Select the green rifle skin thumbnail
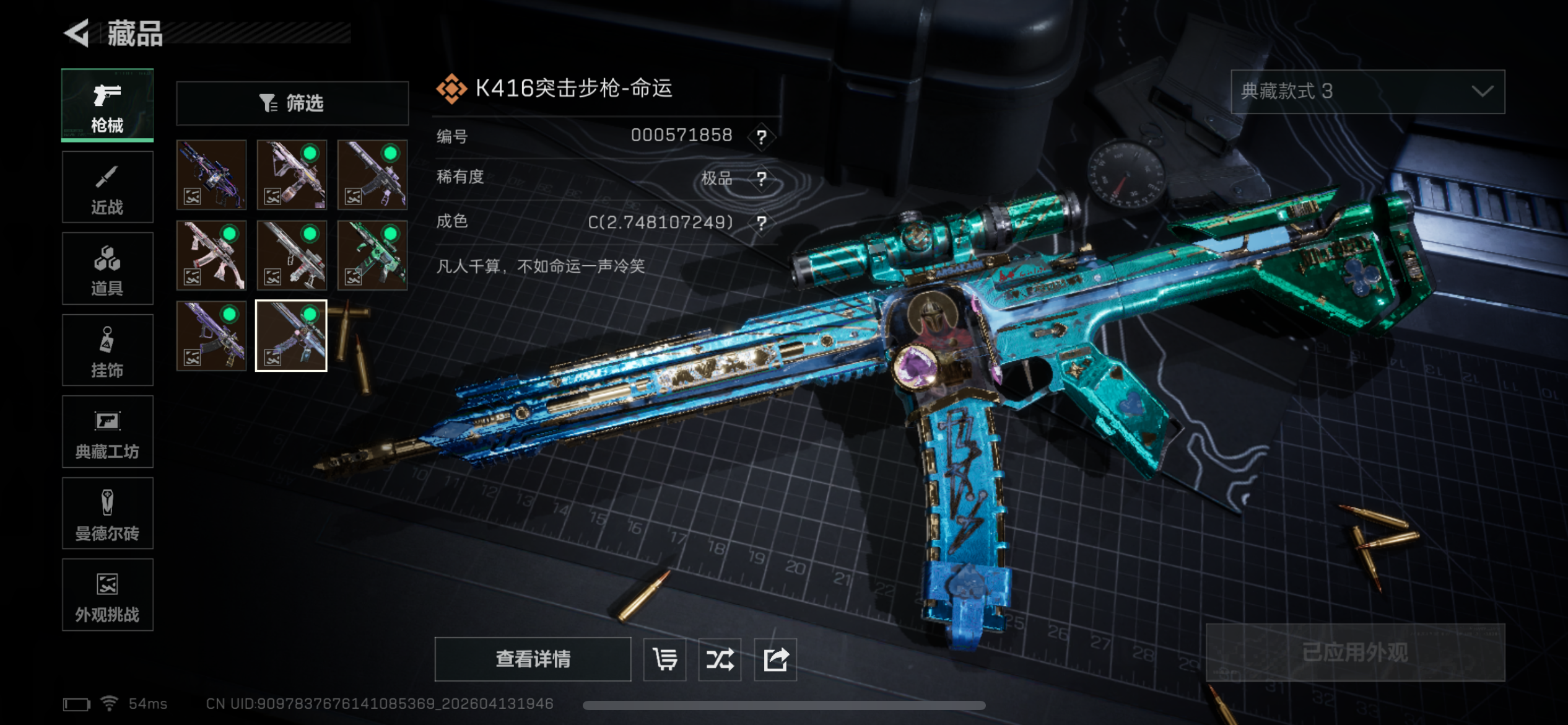The image size is (1568, 725). (372, 255)
